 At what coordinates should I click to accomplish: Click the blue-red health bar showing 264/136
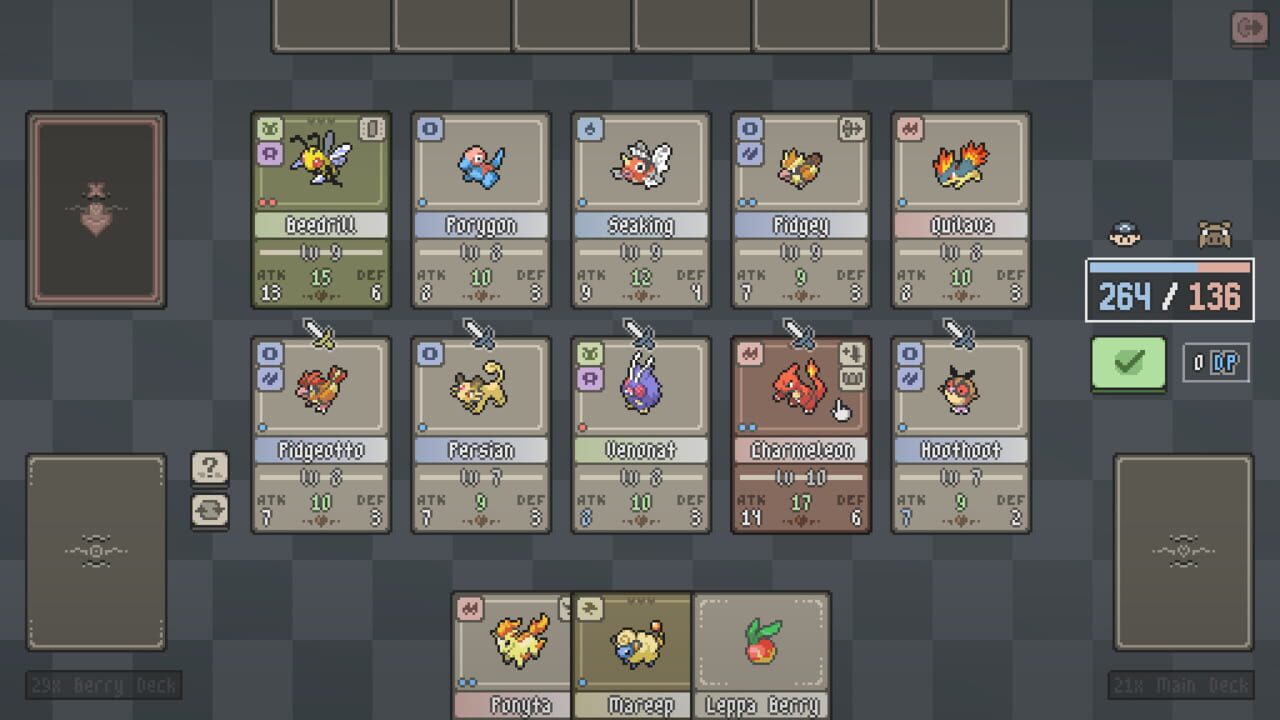[1169, 290]
